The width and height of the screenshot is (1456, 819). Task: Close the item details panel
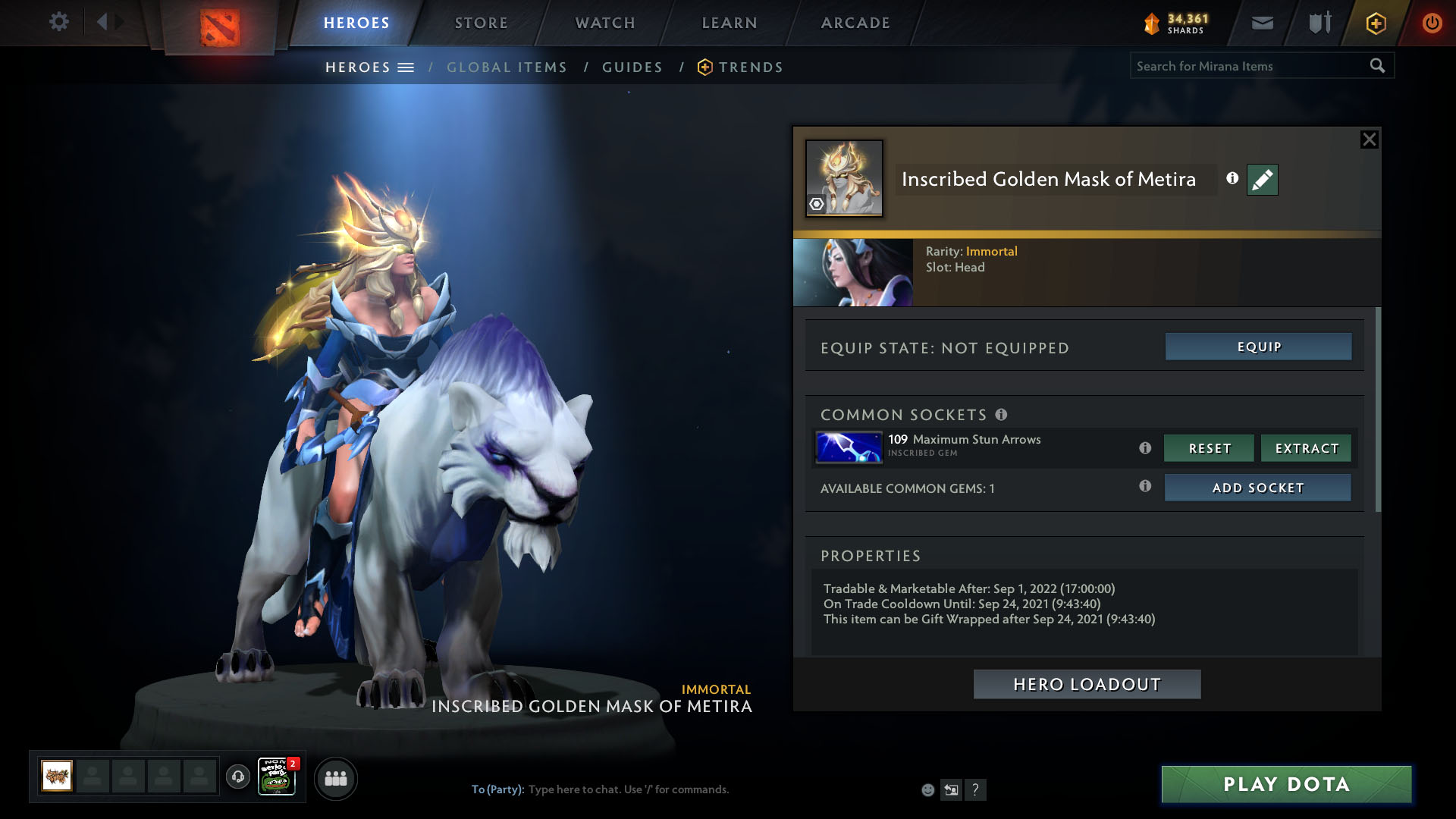click(1369, 140)
